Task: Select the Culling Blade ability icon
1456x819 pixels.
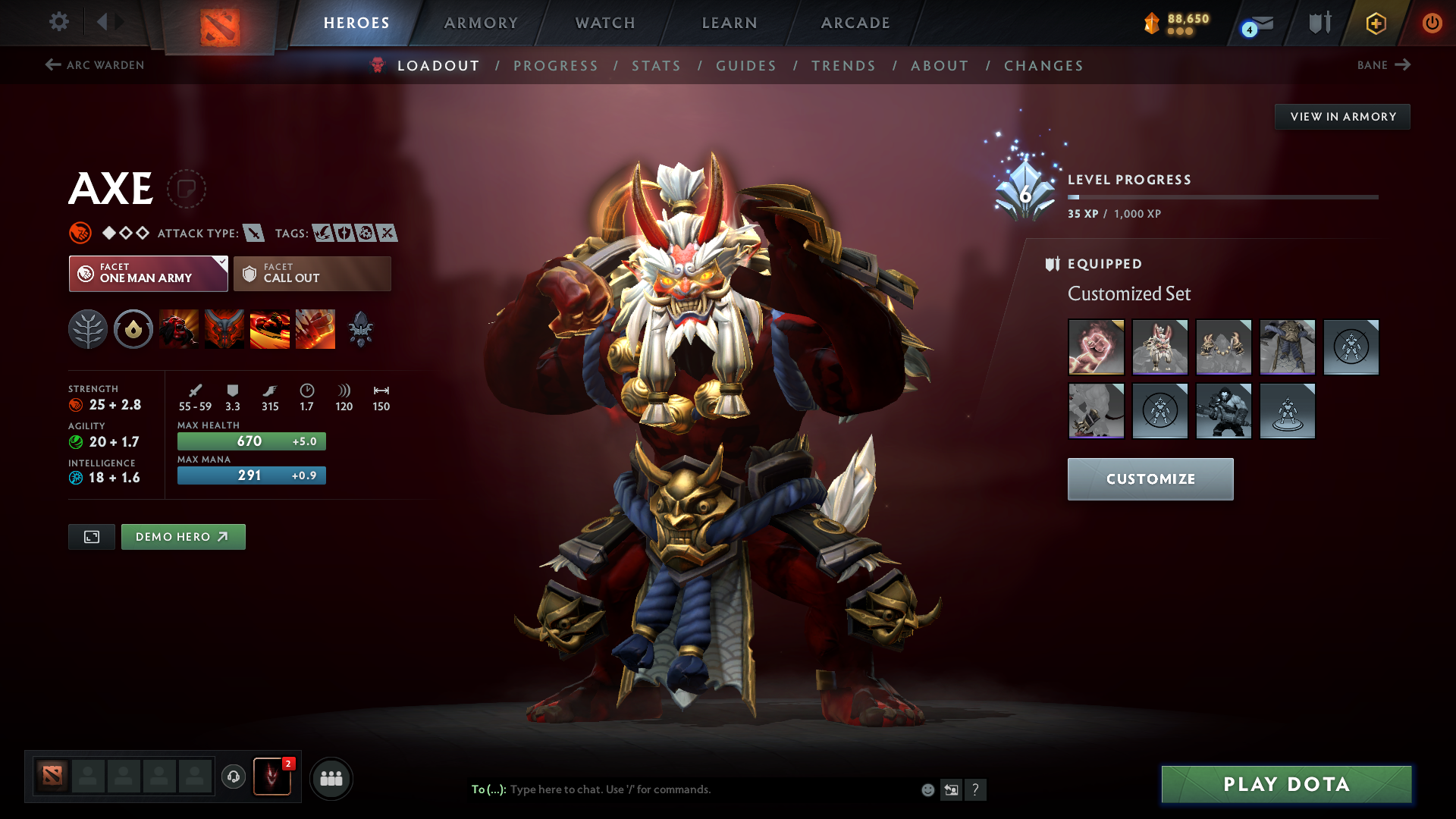Action: (x=315, y=329)
